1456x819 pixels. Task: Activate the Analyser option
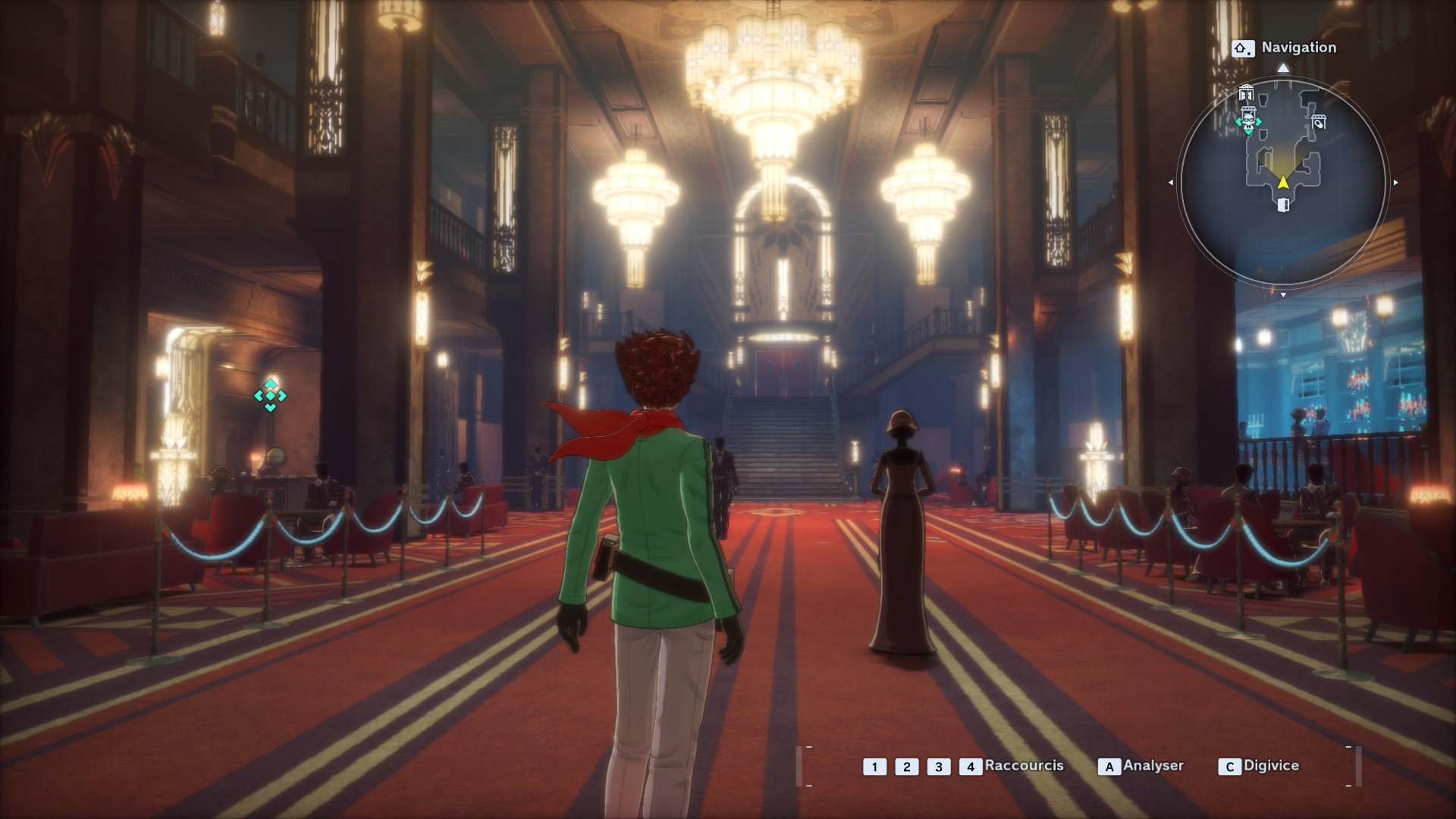point(1153,766)
